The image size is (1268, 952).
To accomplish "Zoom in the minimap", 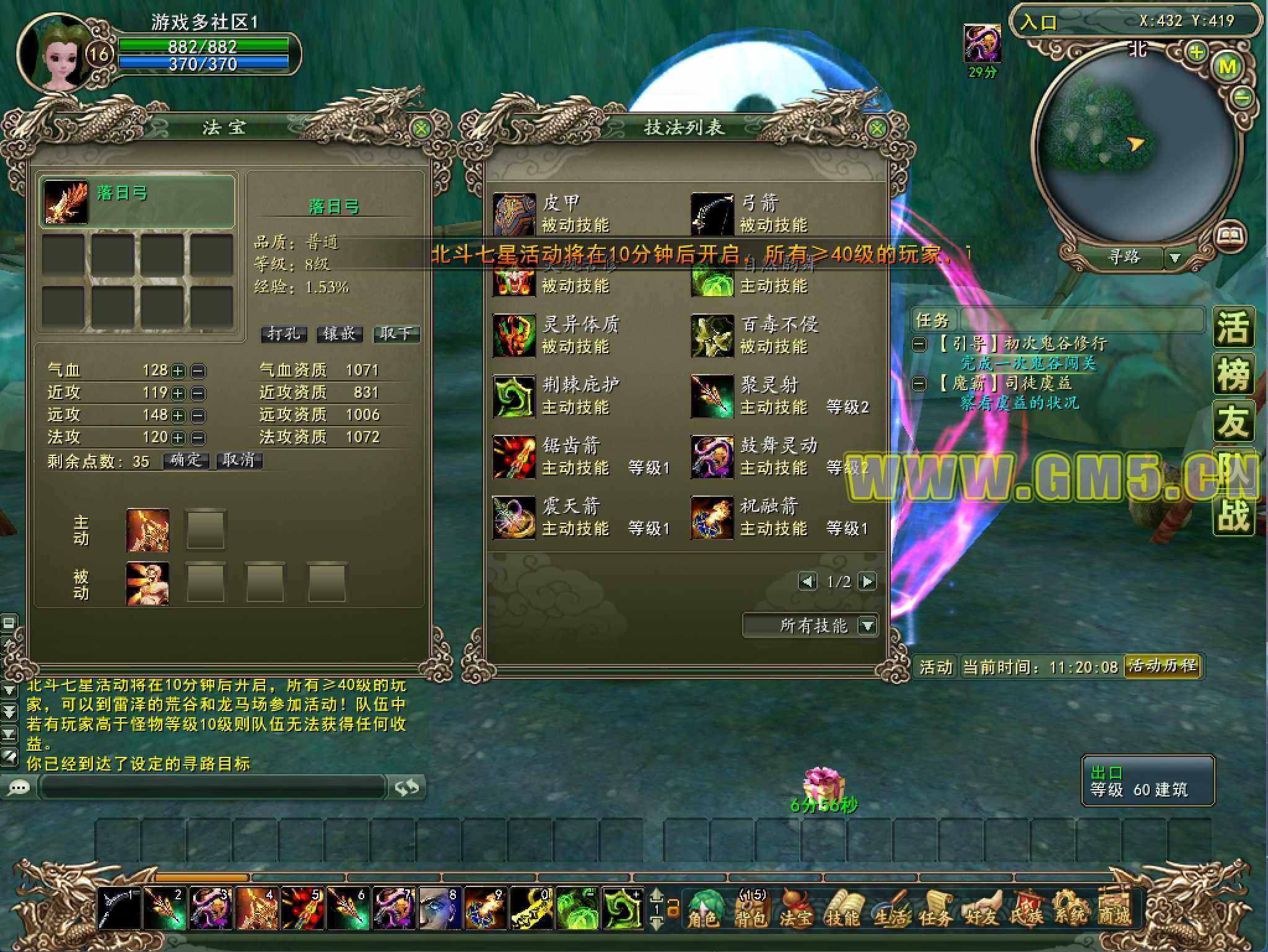I will coord(1196,52).
